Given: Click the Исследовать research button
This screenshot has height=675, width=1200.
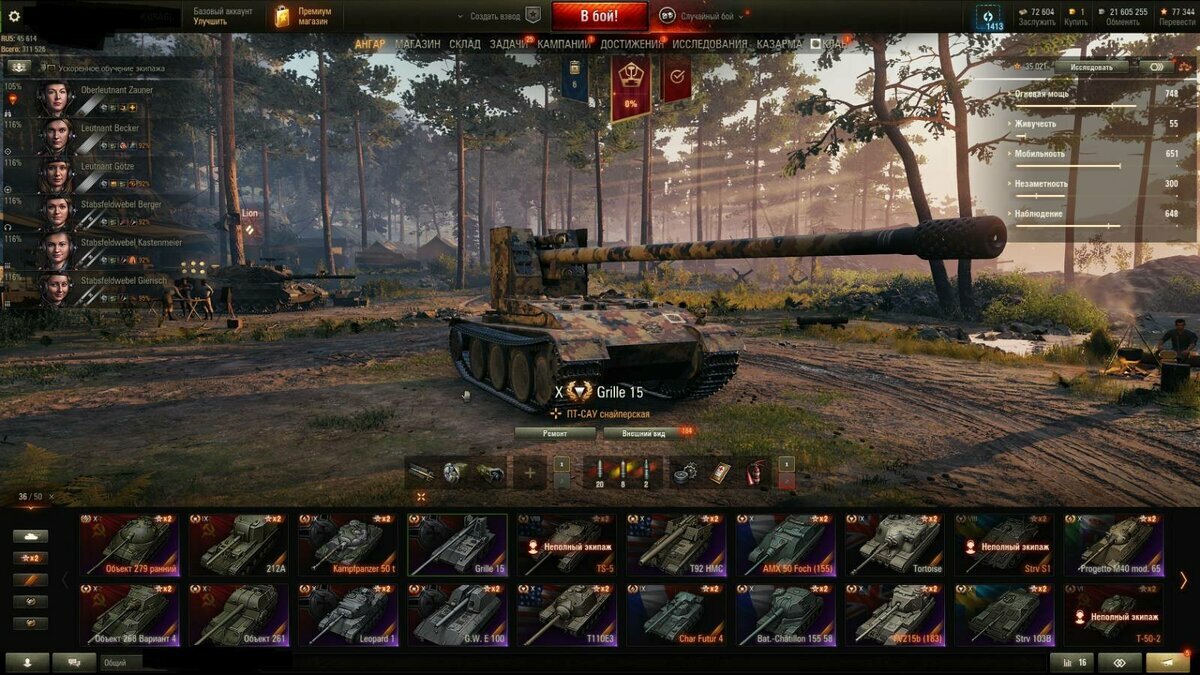Looking at the screenshot, I should click(x=1091, y=67).
